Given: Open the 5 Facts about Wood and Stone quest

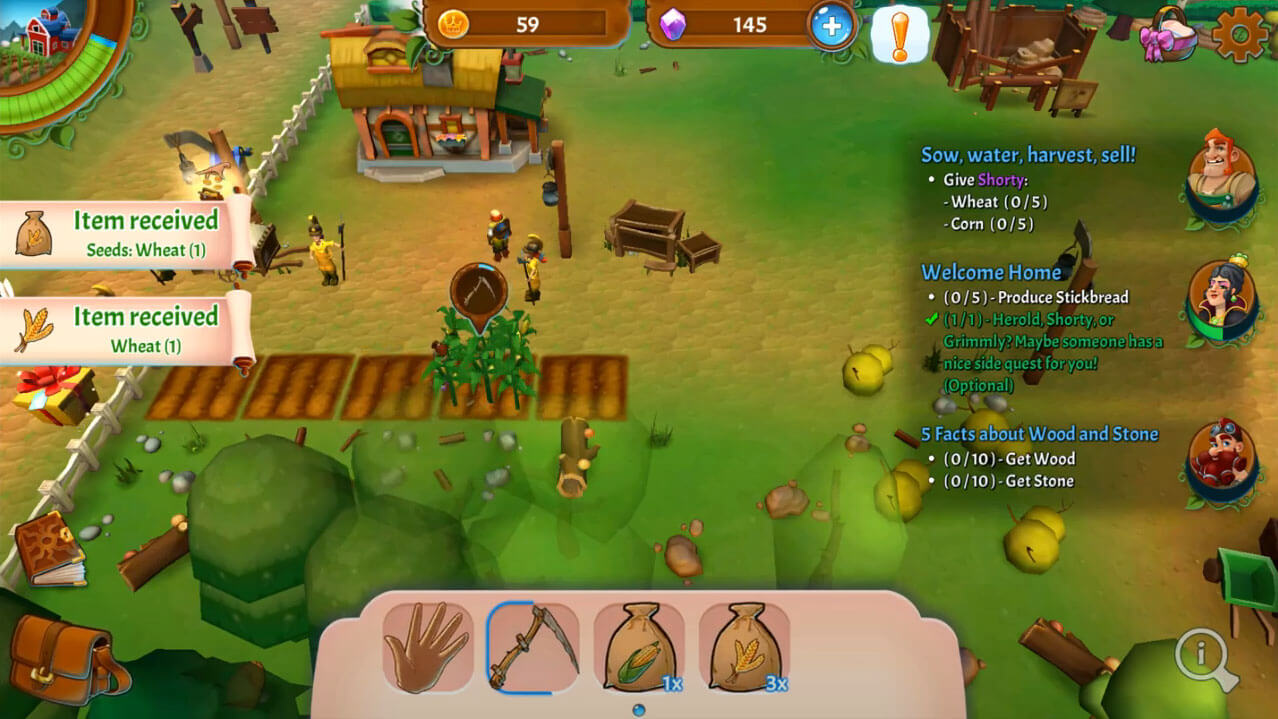Looking at the screenshot, I should [x=1039, y=434].
